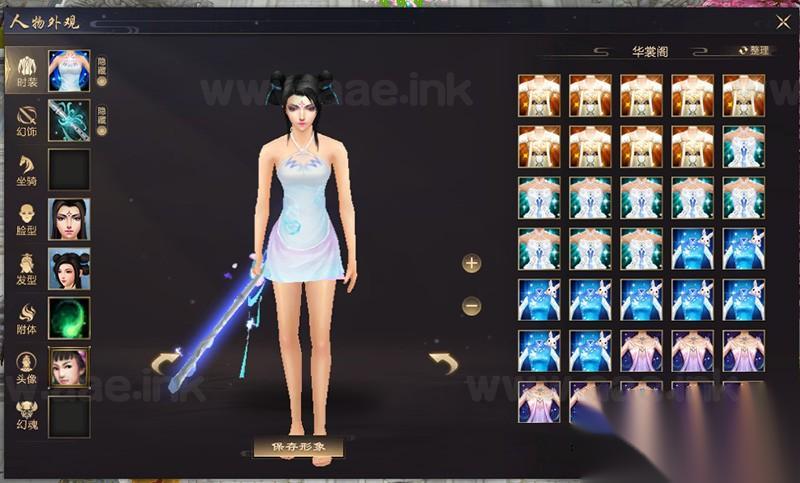Toggle 隐藏 beside the equipped outfit slot

(102, 71)
